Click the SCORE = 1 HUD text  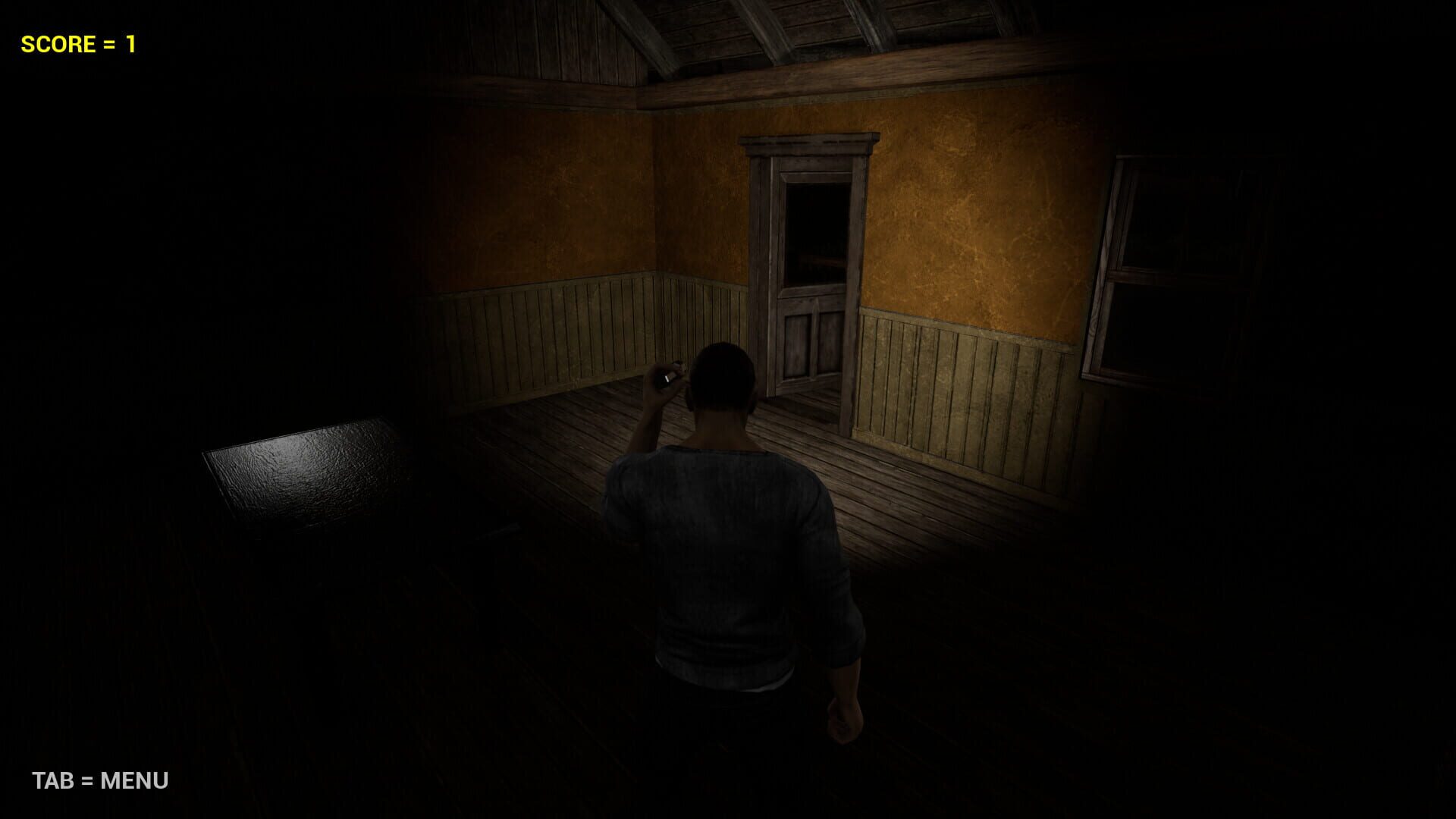[x=76, y=42]
